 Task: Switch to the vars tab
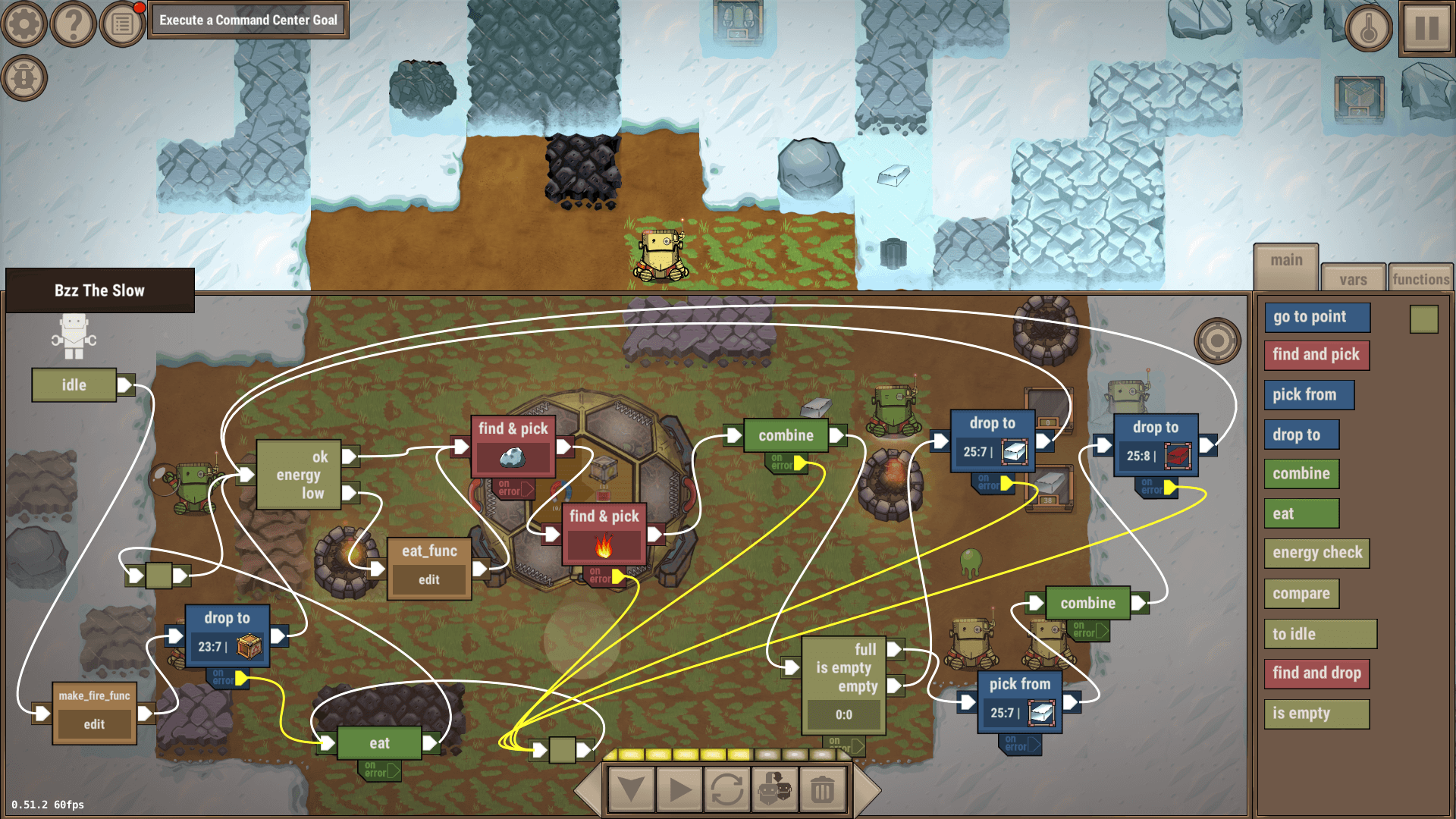tap(1353, 278)
